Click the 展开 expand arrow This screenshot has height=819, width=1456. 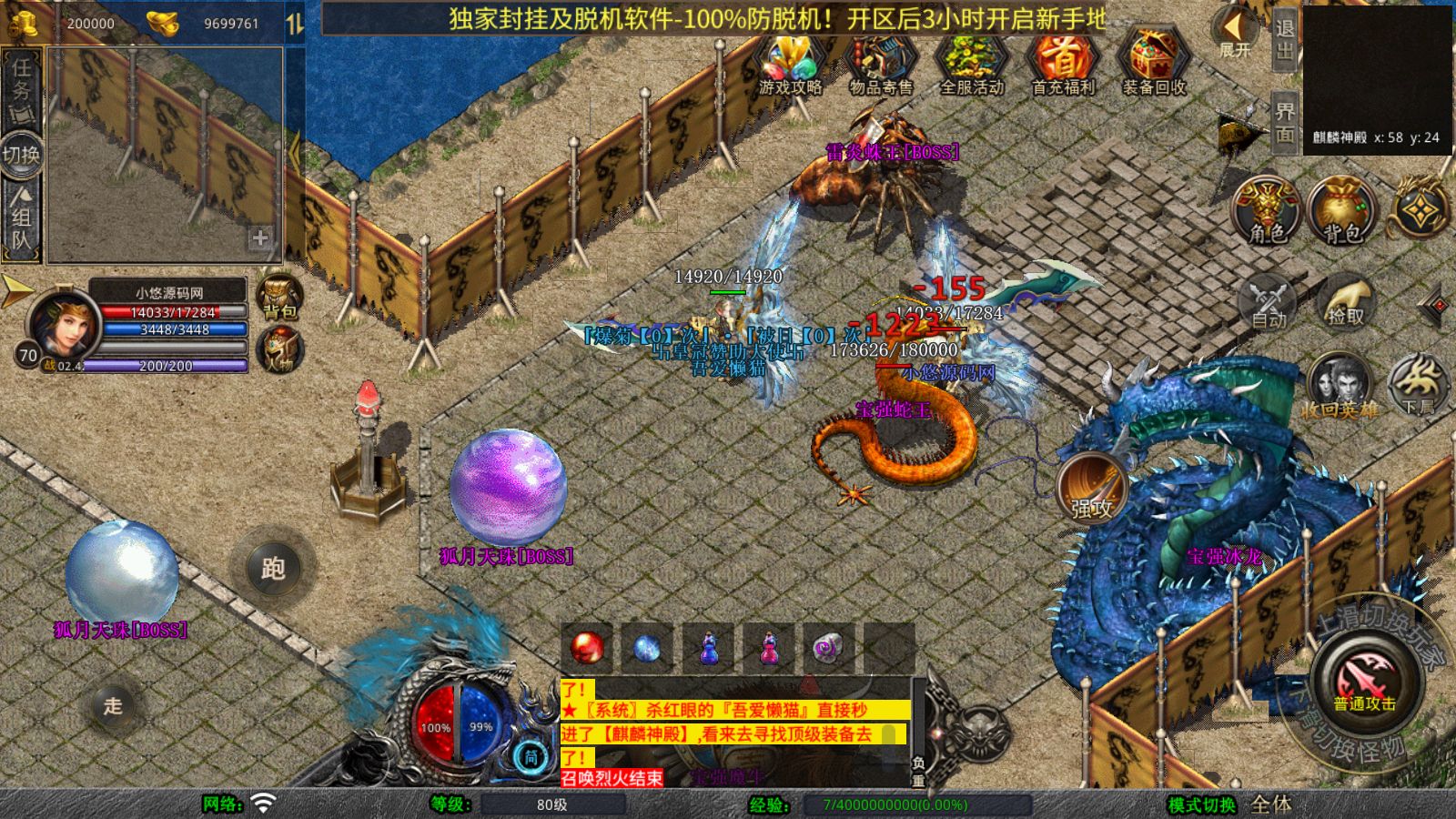tap(1235, 32)
